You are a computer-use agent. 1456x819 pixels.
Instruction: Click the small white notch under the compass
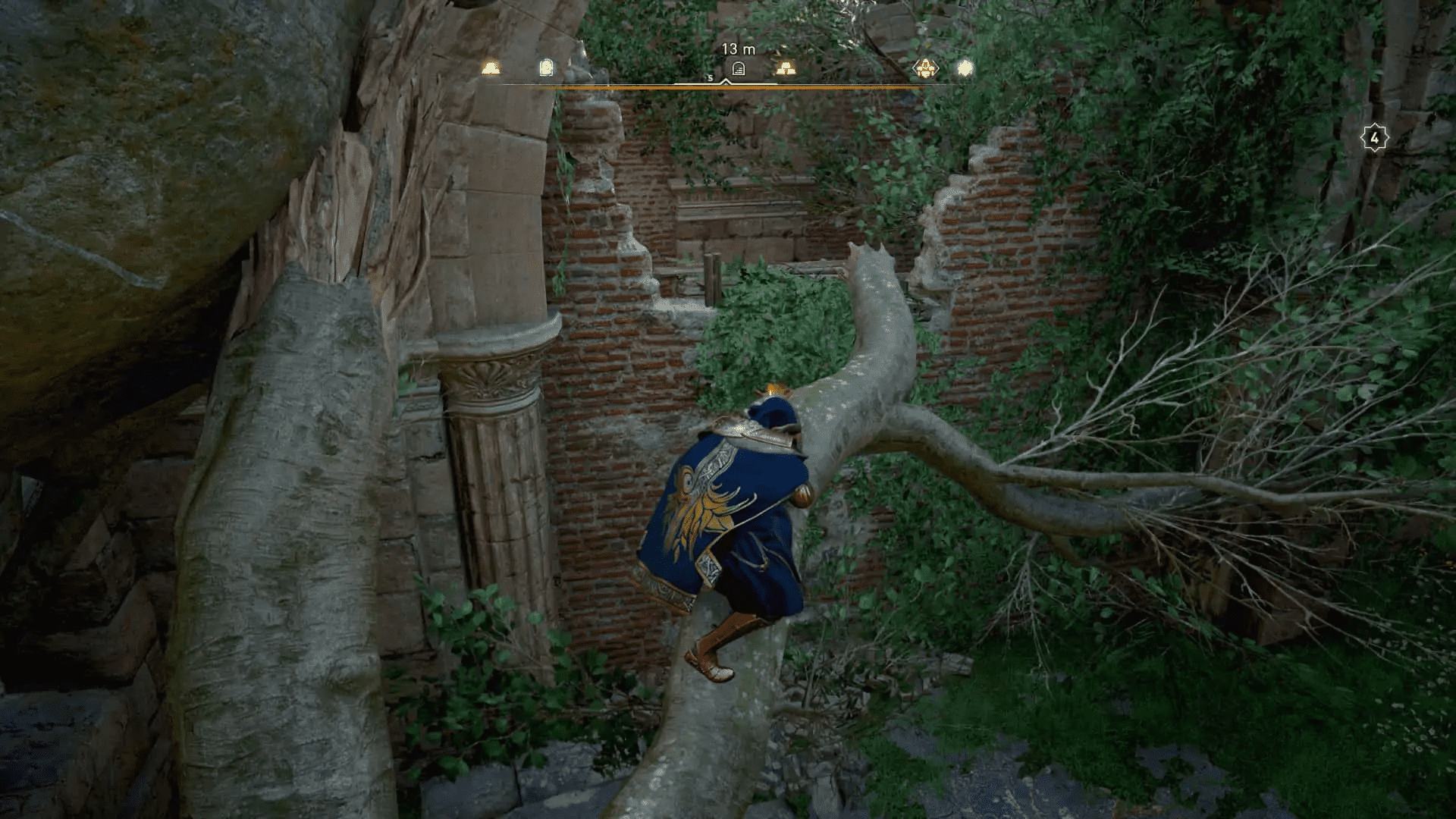pos(726,82)
